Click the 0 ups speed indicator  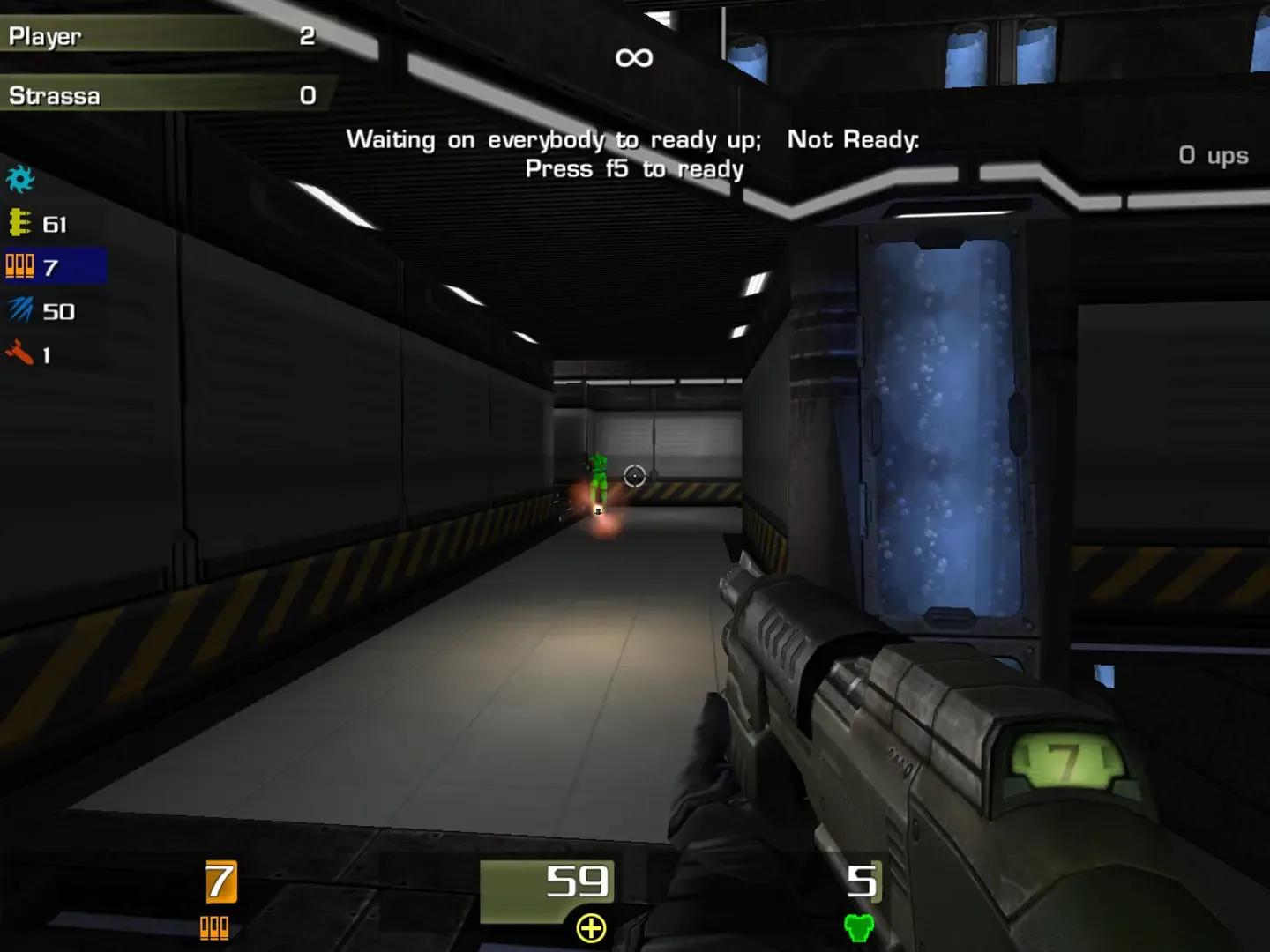click(x=1214, y=155)
